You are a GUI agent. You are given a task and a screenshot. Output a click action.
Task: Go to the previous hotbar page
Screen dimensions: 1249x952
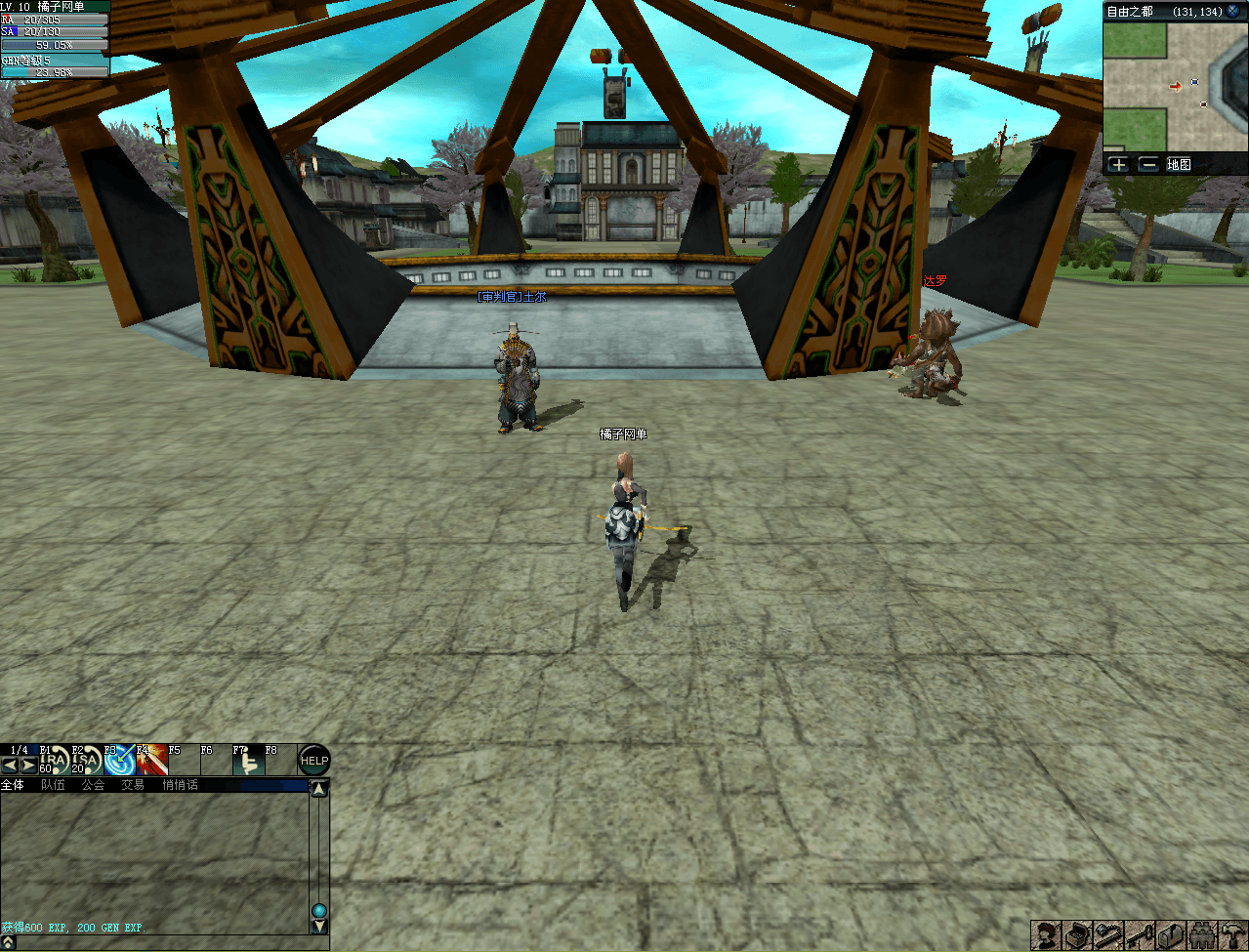pos(10,766)
